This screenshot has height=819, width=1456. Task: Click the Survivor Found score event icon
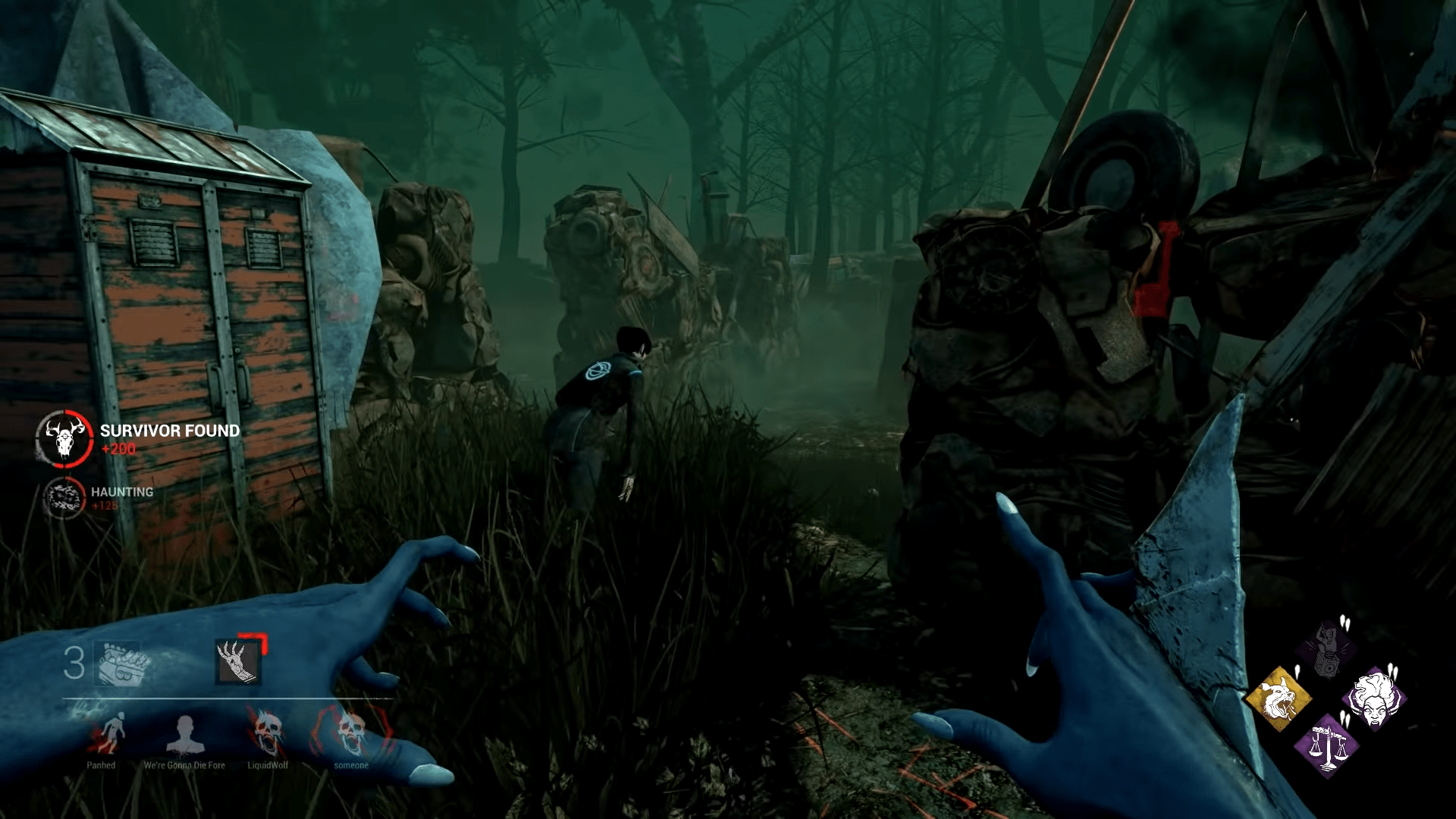(64, 438)
